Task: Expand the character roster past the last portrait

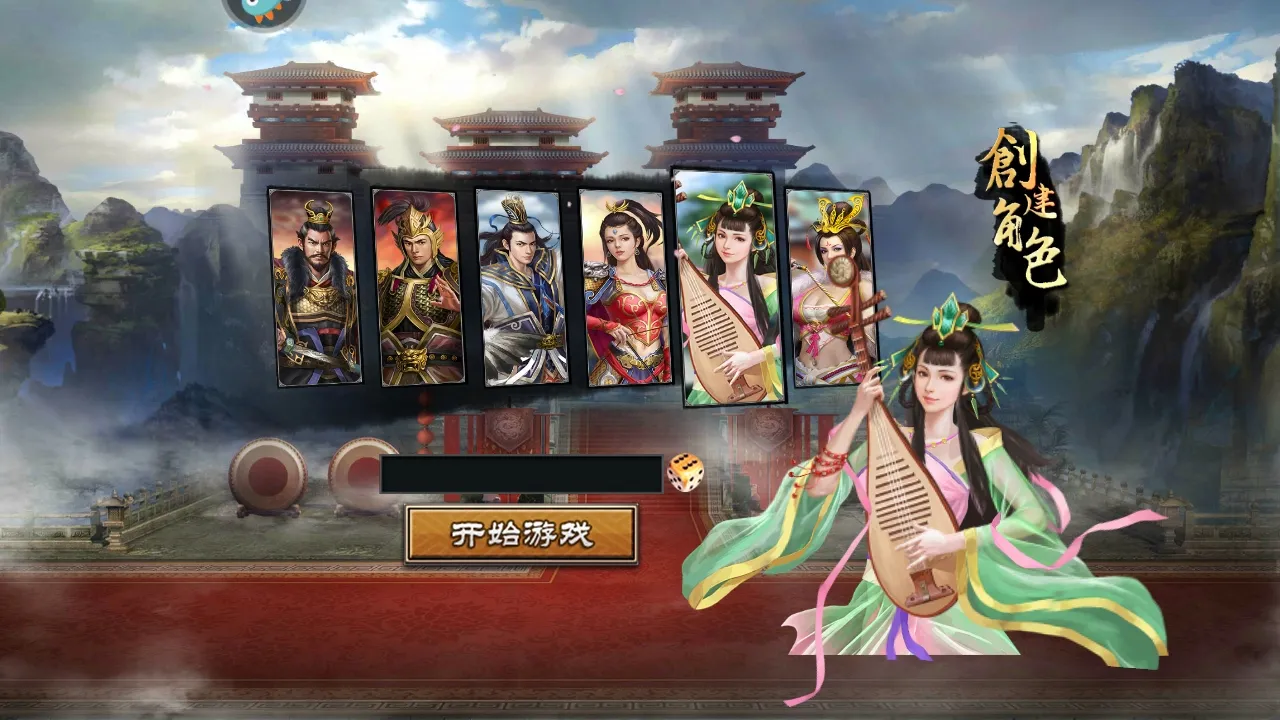Action: click(890, 290)
